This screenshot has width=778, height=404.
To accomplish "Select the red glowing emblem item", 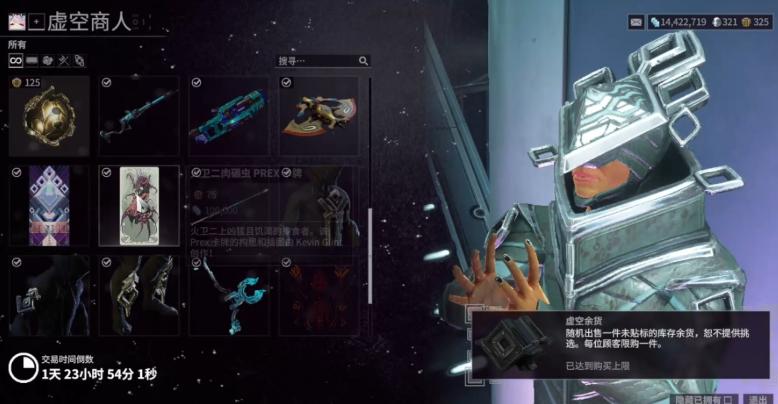I will 318,294.
